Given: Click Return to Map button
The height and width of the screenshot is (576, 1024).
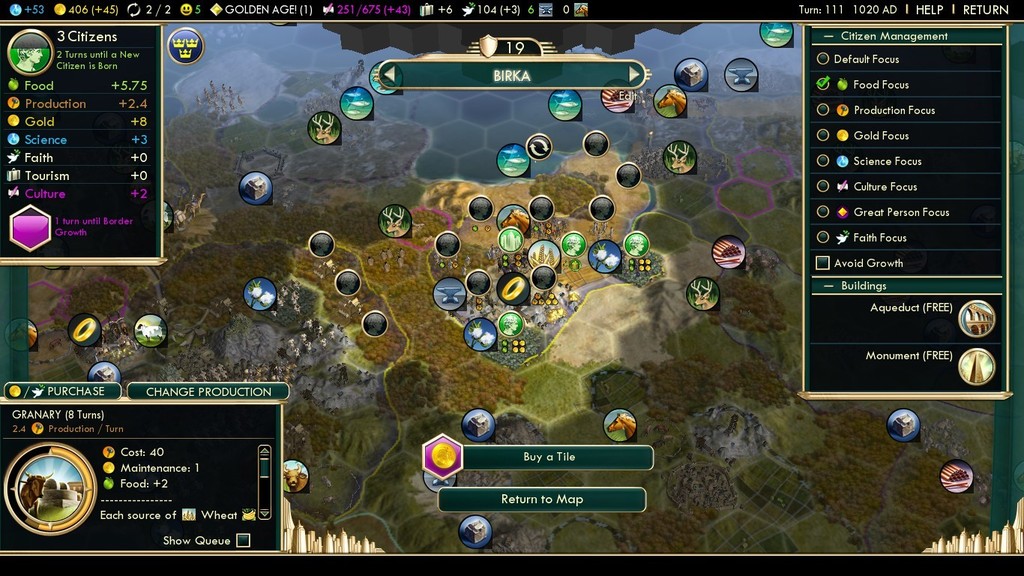Looking at the screenshot, I should click(541, 499).
